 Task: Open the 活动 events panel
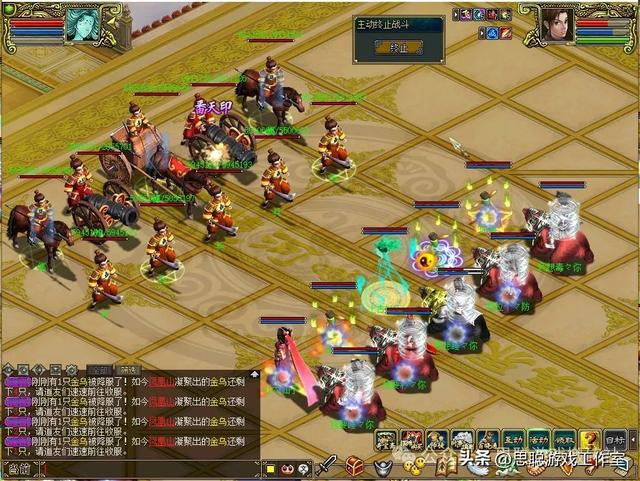(540, 439)
